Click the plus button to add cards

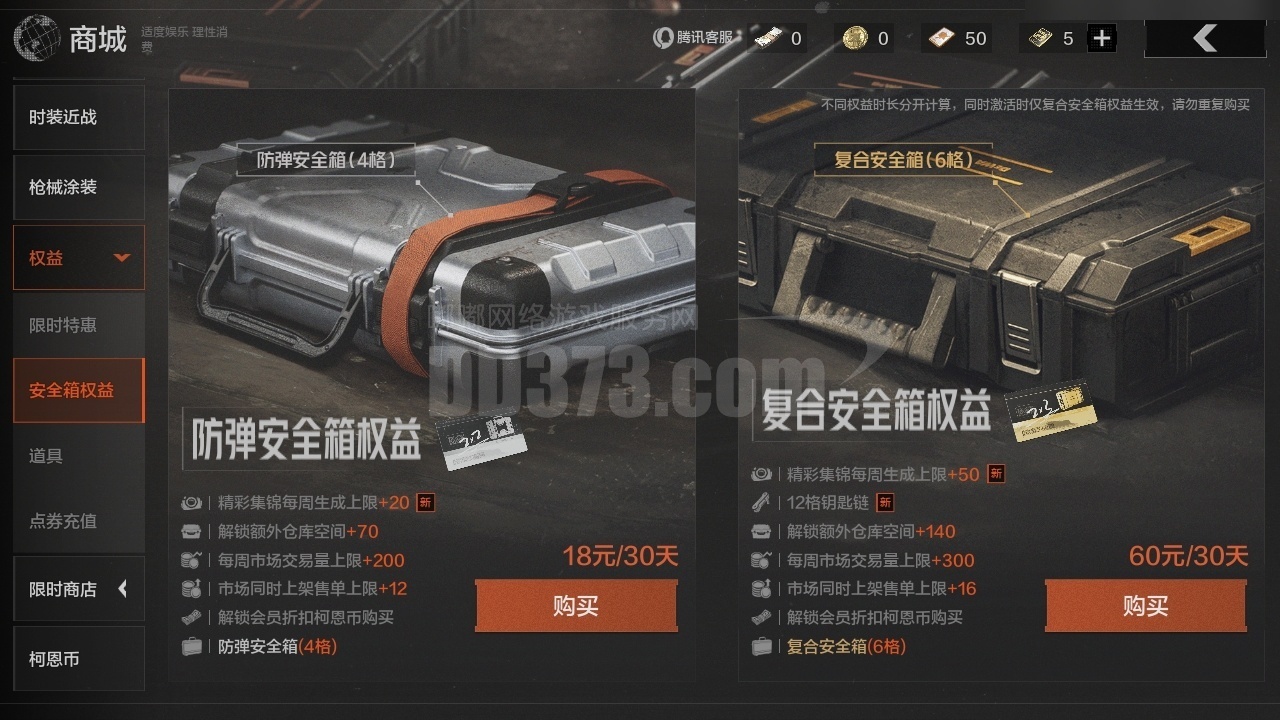click(1101, 37)
